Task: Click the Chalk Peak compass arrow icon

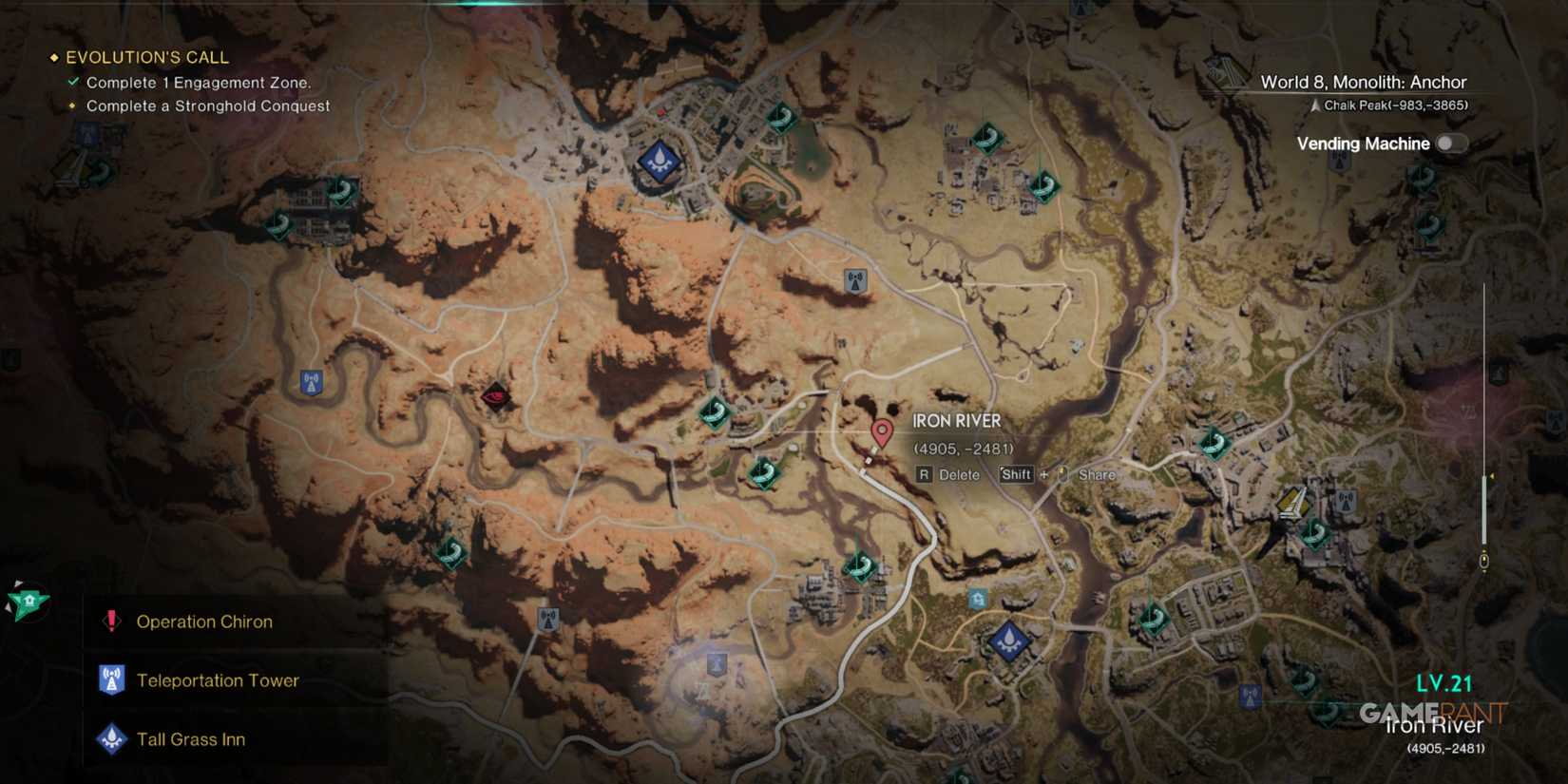Action: [1314, 105]
